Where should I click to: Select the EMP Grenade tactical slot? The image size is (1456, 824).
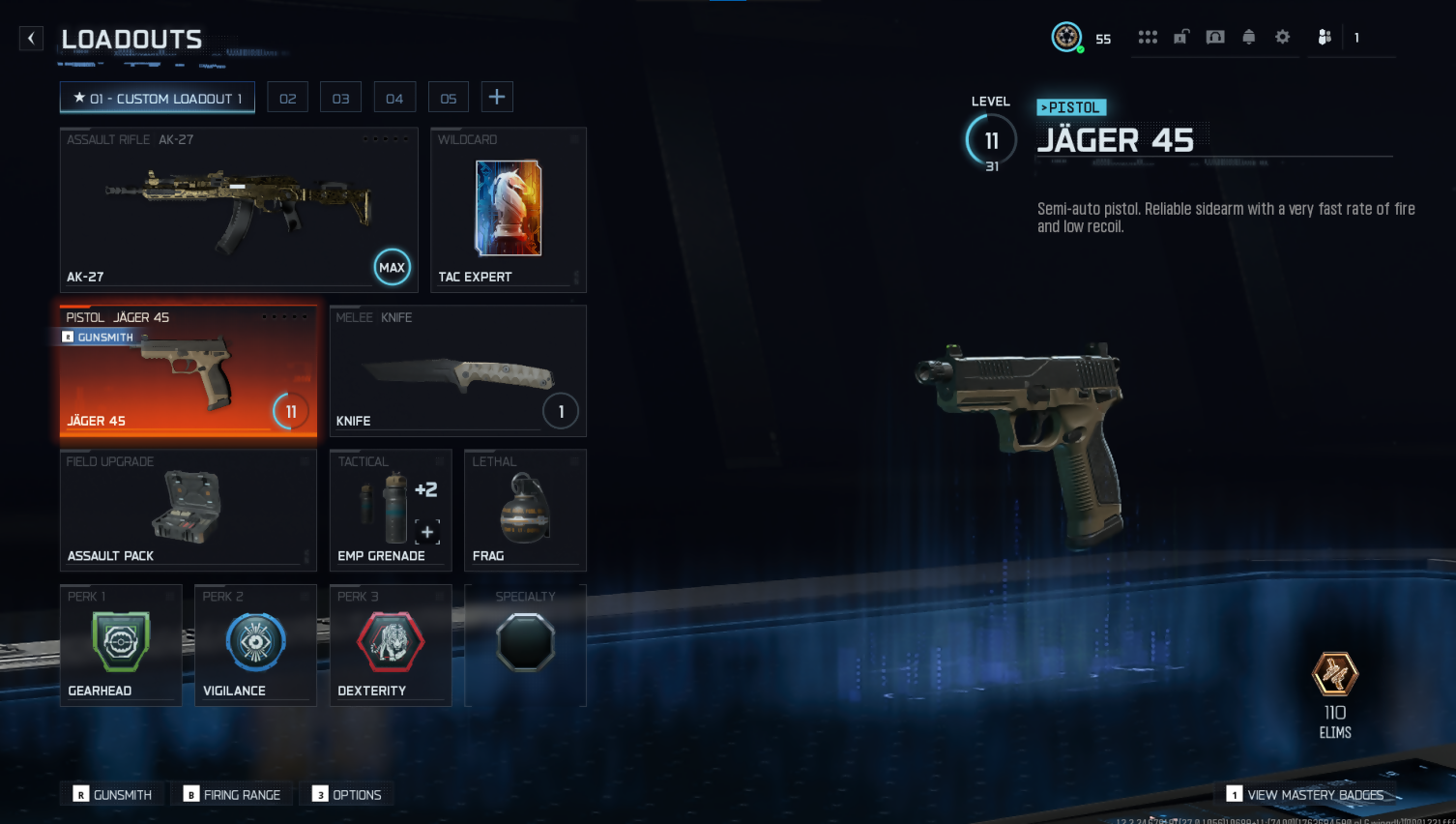click(391, 510)
